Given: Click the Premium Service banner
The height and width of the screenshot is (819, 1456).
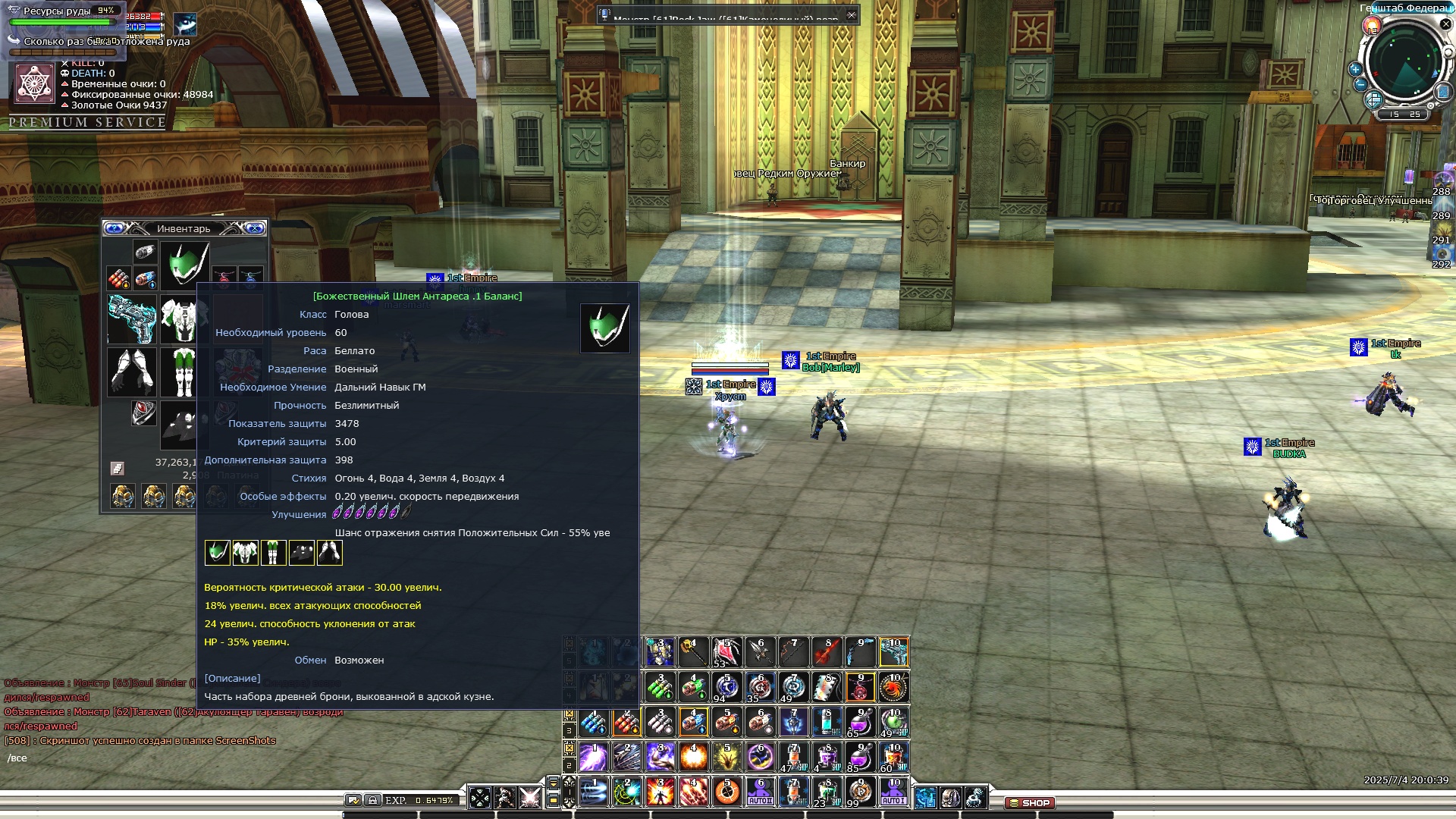Looking at the screenshot, I should [x=87, y=122].
